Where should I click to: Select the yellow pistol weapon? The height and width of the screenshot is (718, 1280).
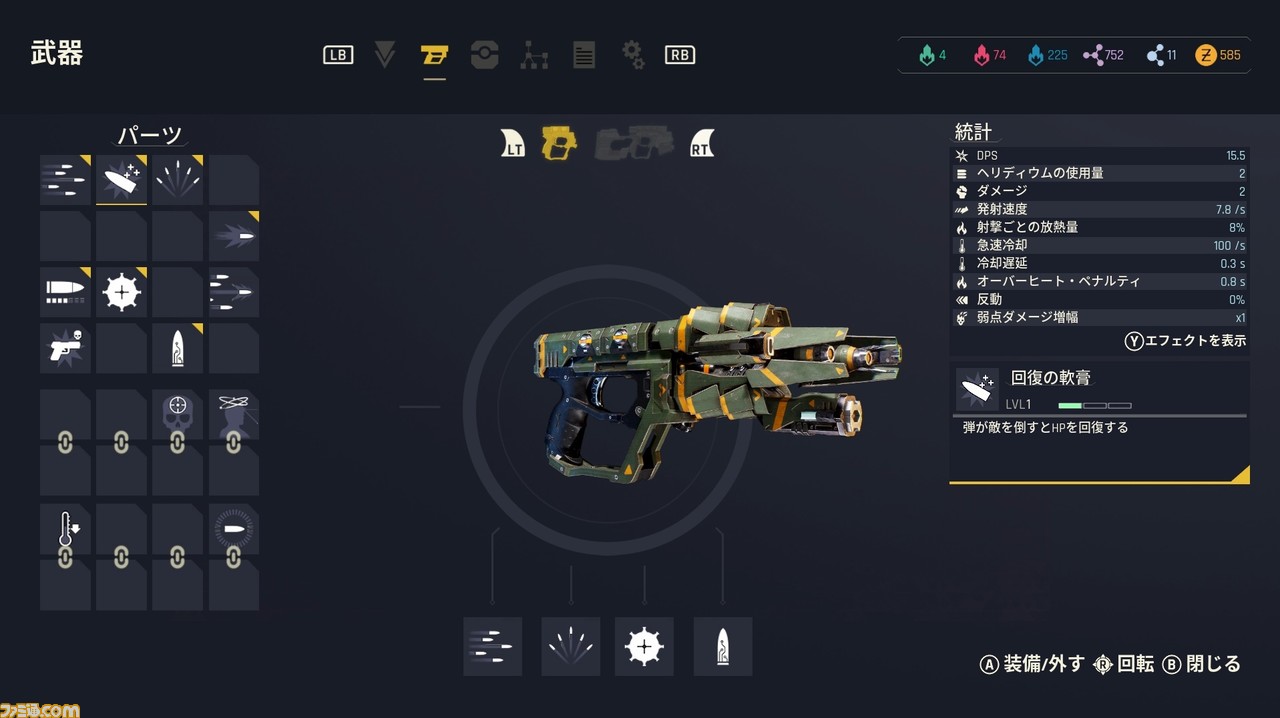pos(559,145)
